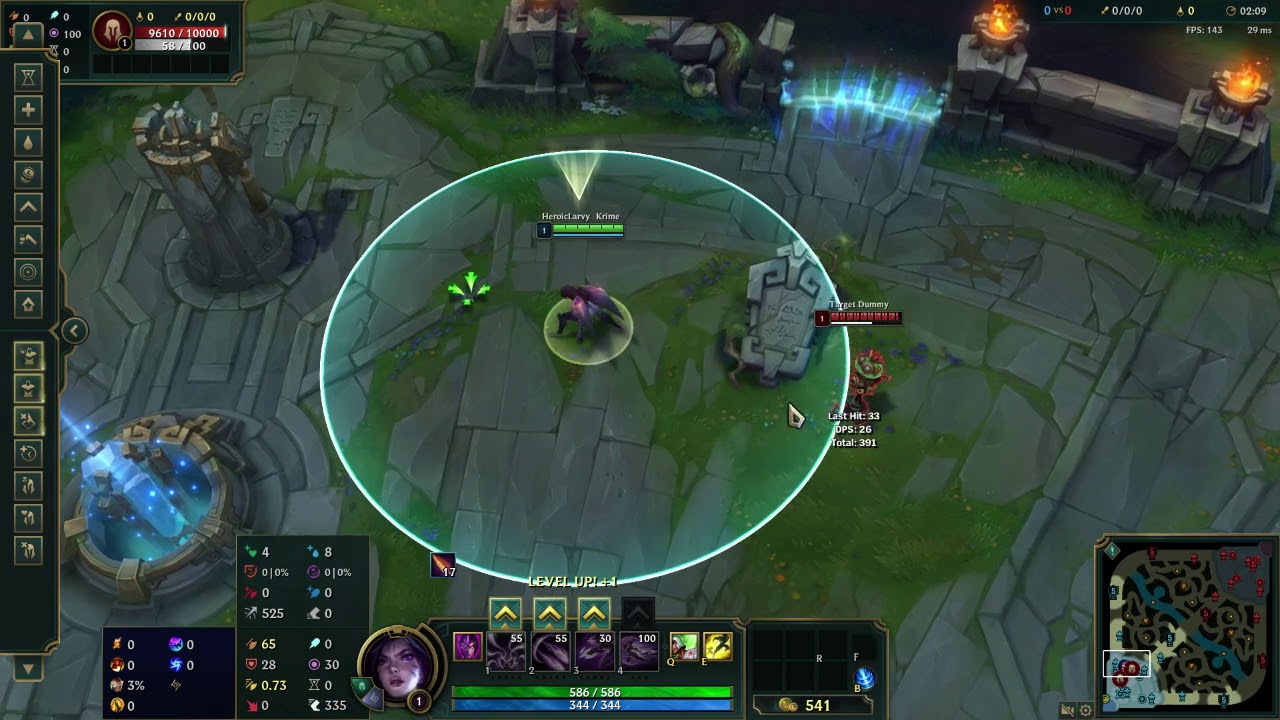Click the summoner spell icon in E slot
This screenshot has height=720, width=1280.
(718, 648)
